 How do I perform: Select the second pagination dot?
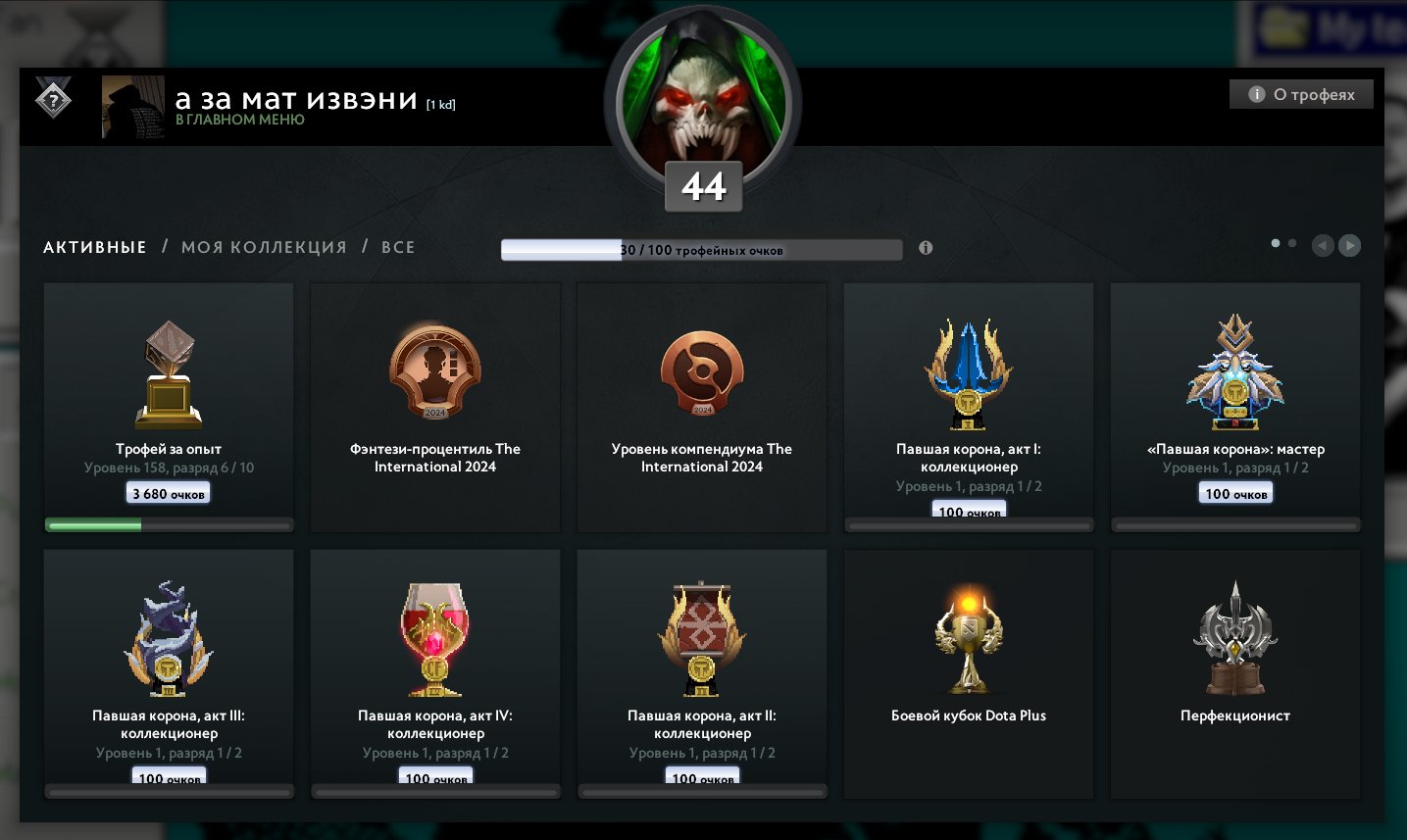(1292, 241)
